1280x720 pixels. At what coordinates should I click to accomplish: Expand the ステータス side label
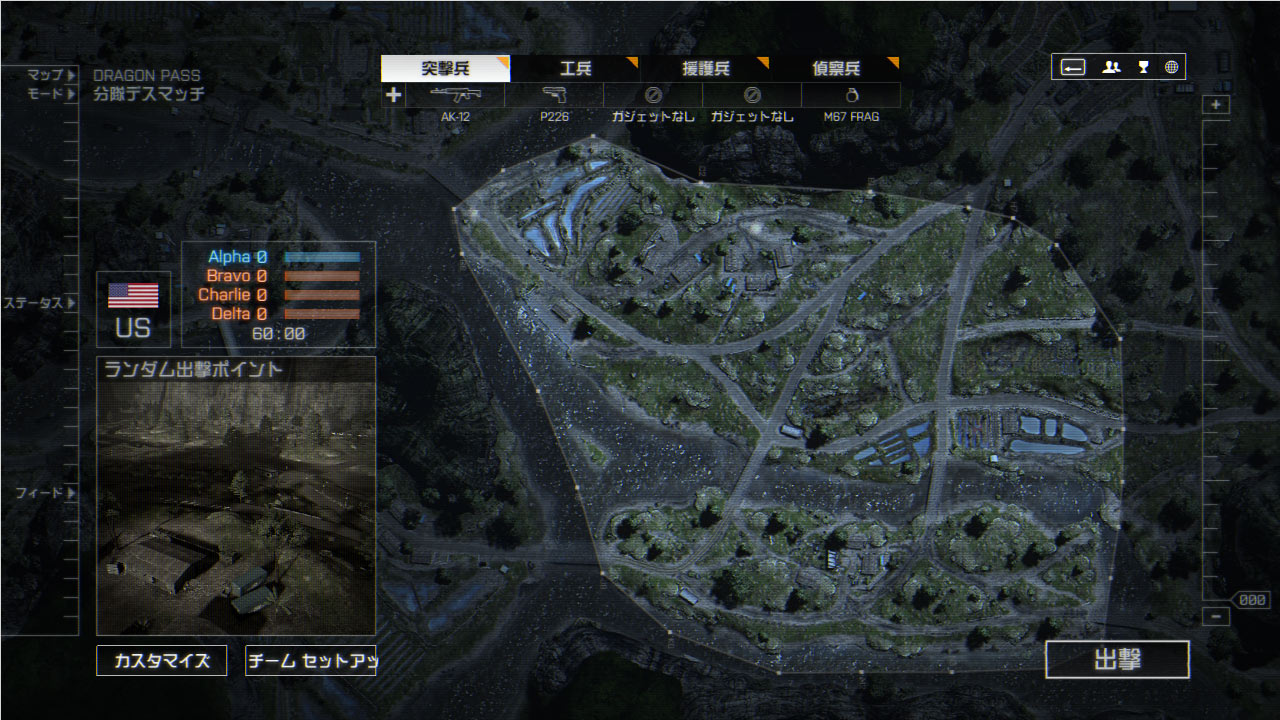tap(40, 303)
